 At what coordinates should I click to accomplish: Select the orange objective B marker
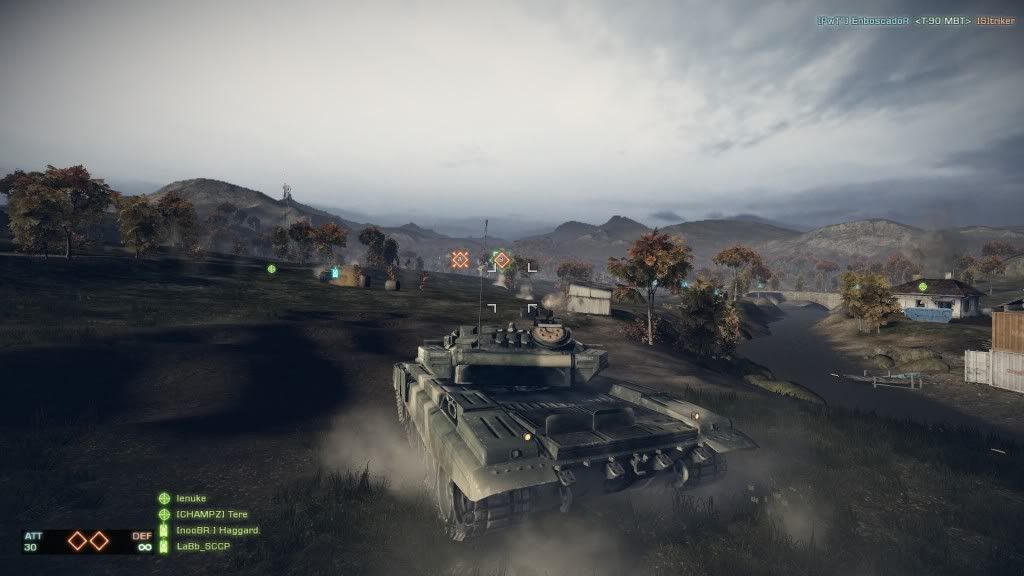(x=502, y=260)
